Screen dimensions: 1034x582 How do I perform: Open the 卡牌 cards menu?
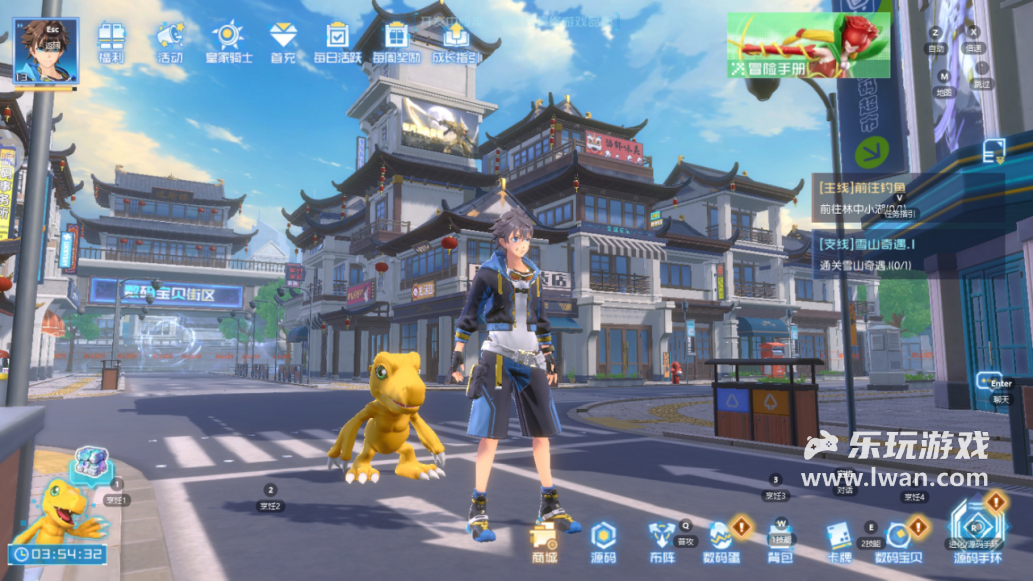tap(838, 541)
